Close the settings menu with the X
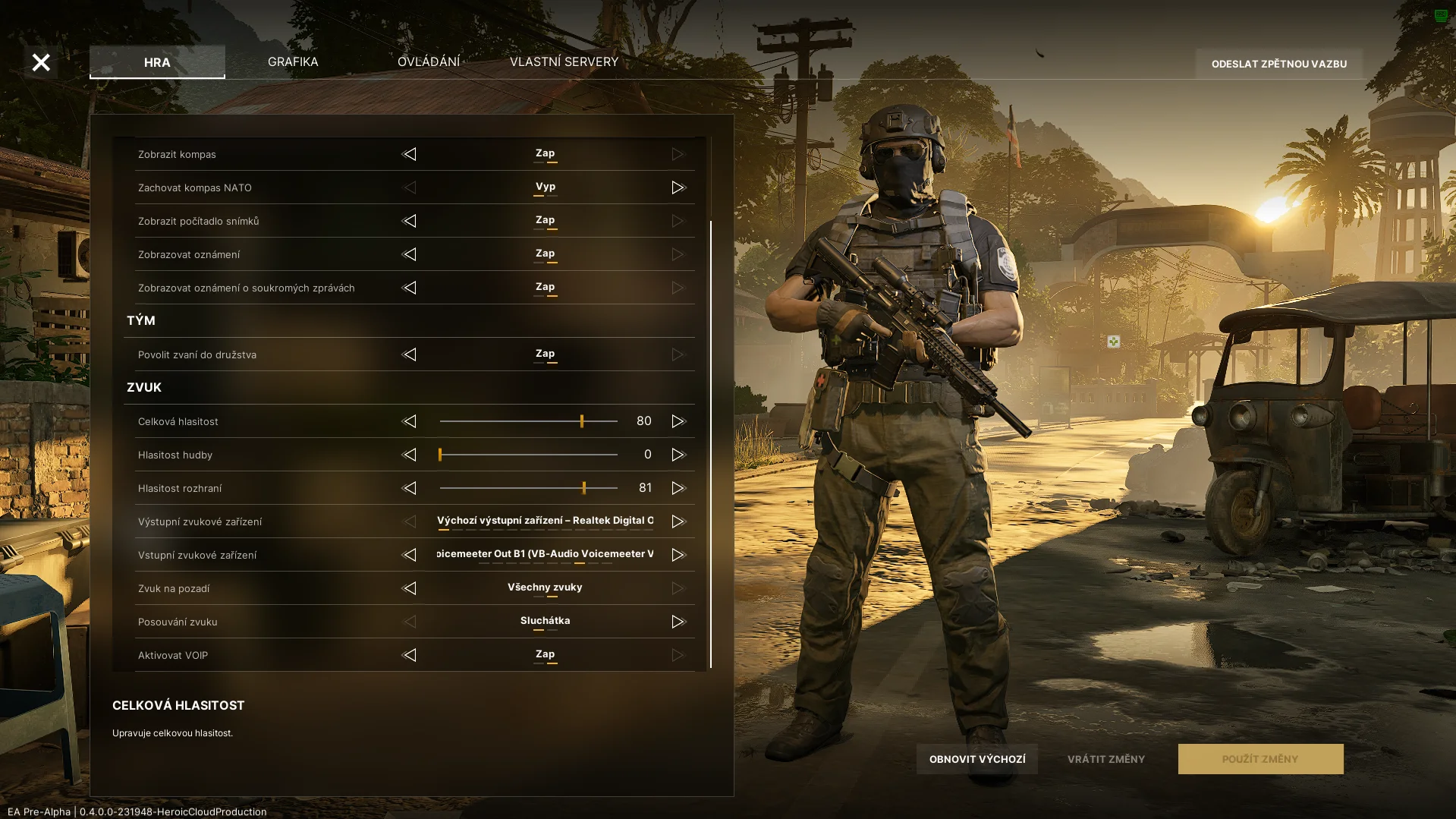Screen dimensions: 1456x819 tap(41, 62)
